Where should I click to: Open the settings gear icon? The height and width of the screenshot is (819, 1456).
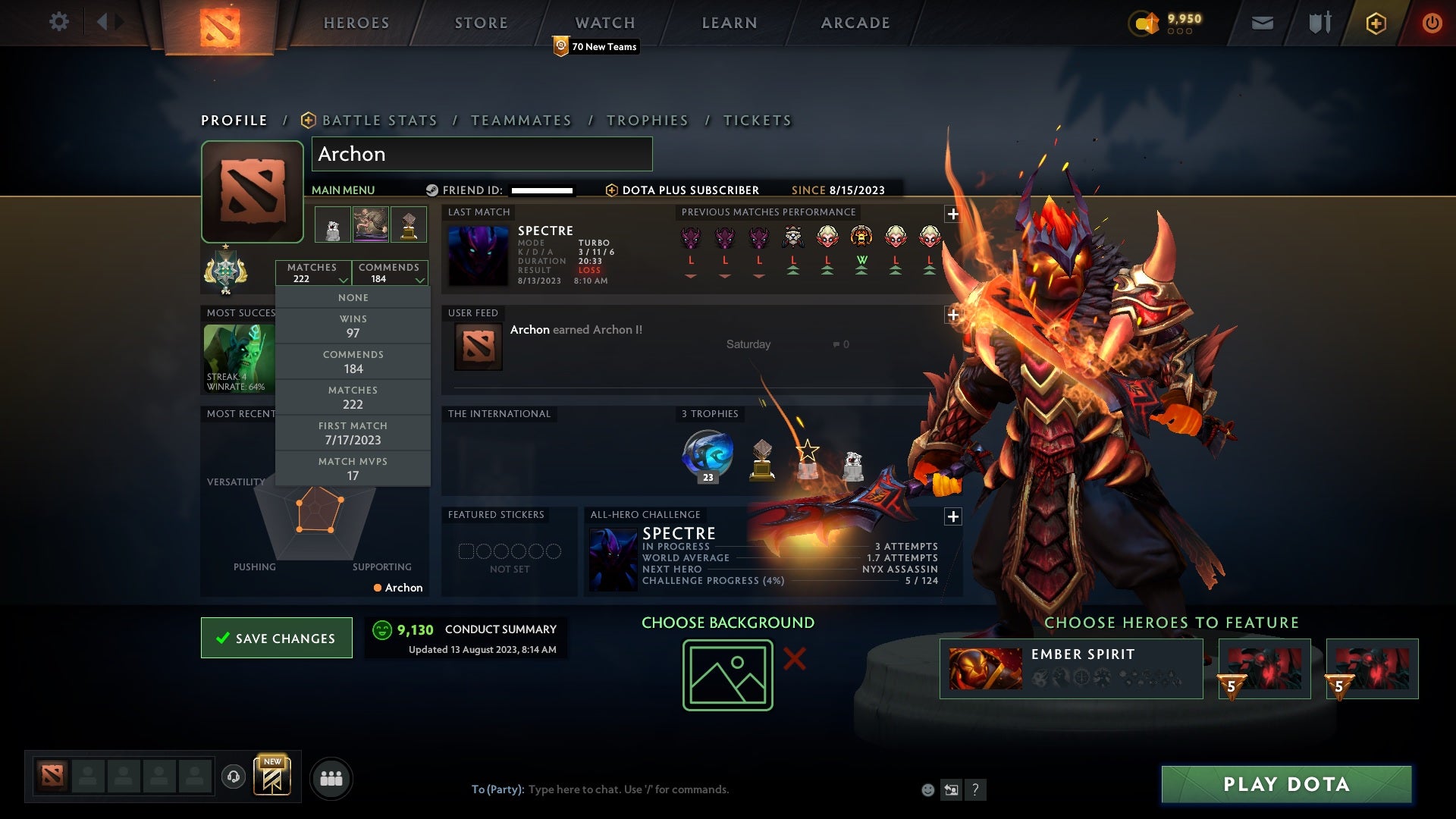(57, 23)
